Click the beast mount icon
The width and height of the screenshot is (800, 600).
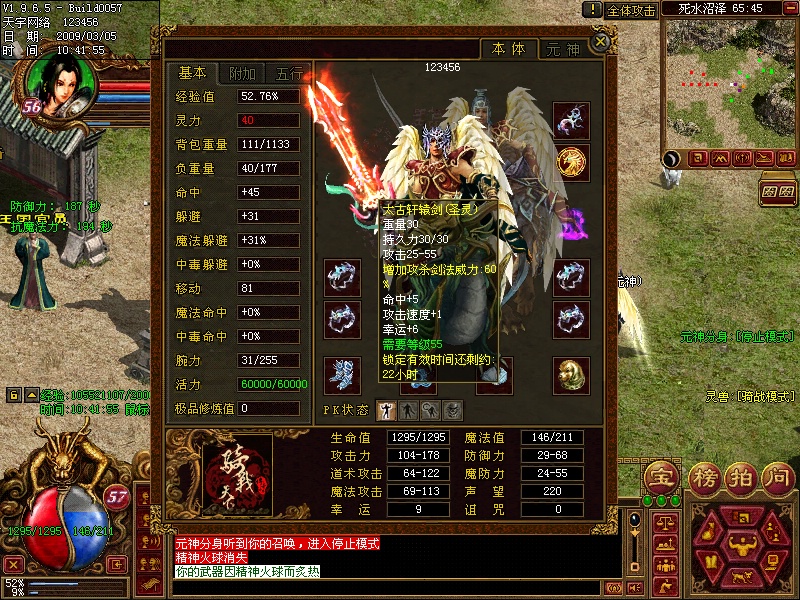pyautogui.click(x=740, y=578)
